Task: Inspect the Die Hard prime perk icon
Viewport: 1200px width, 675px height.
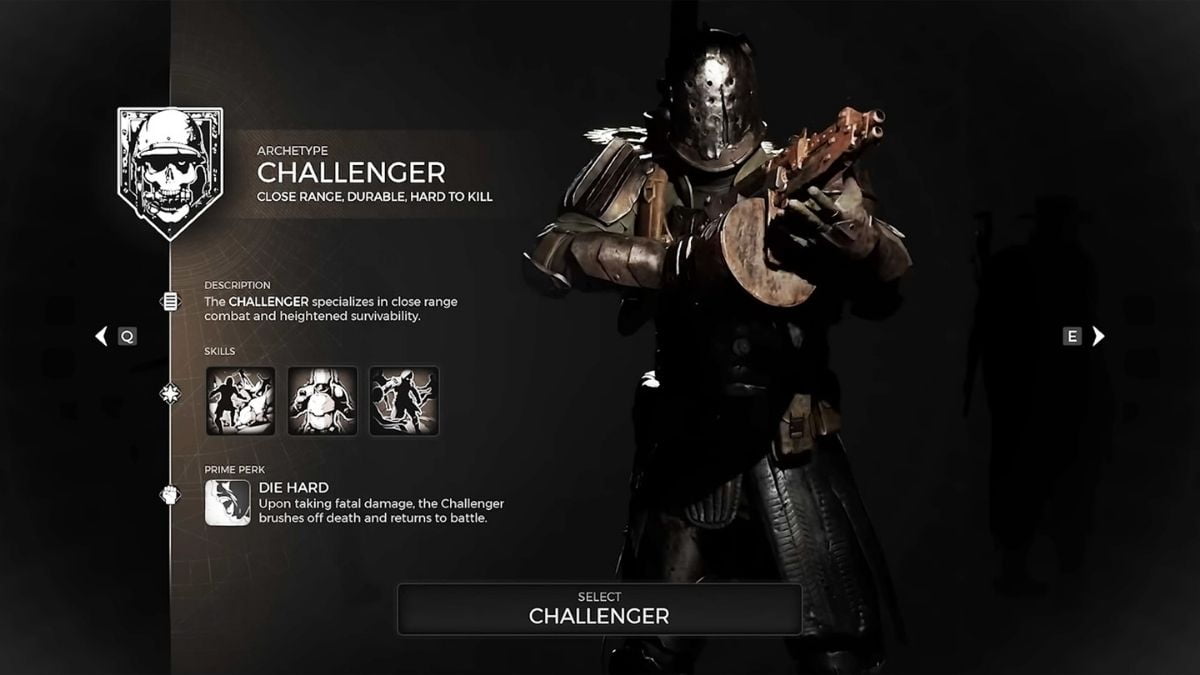Action: coord(228,502)
